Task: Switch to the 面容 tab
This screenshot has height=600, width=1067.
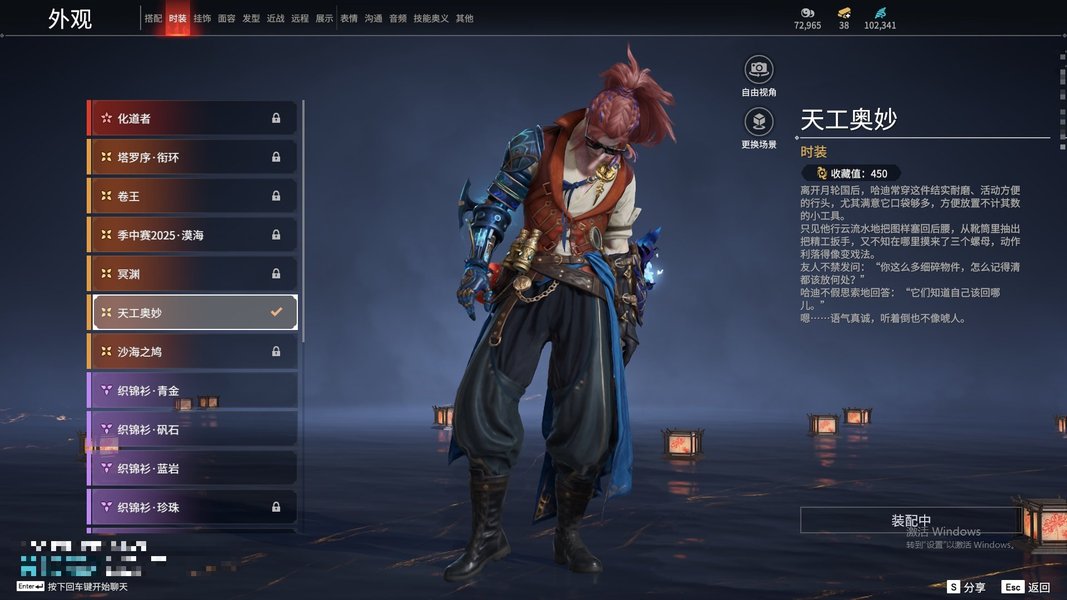Action: [226, 18]
